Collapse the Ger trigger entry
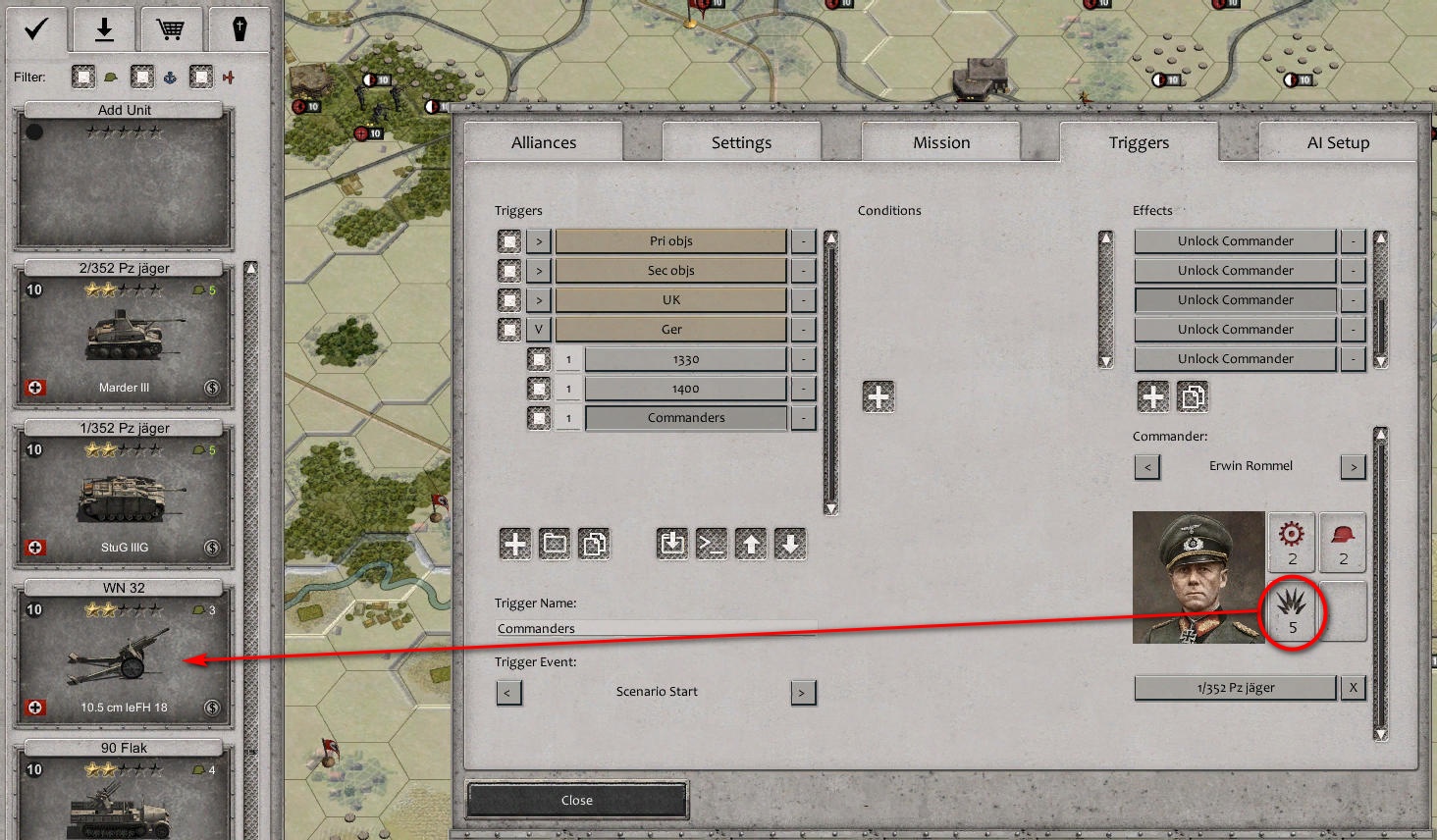 coord(538,329)
